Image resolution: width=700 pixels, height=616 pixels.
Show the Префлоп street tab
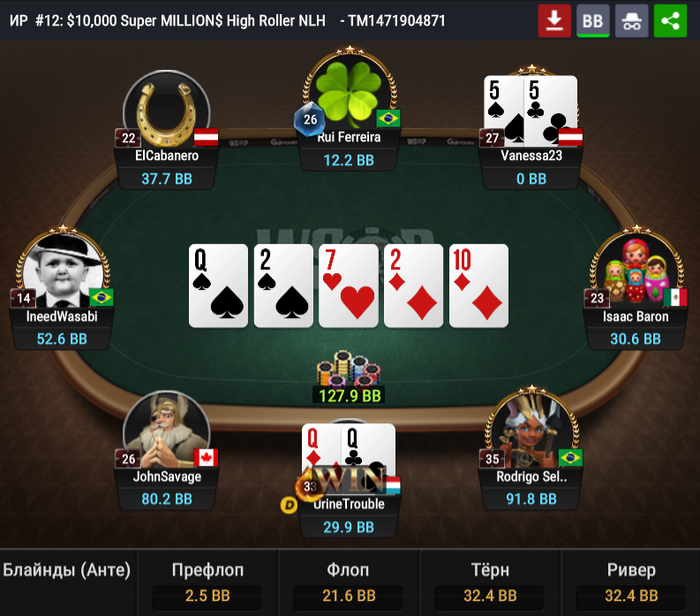coord(208,582)
